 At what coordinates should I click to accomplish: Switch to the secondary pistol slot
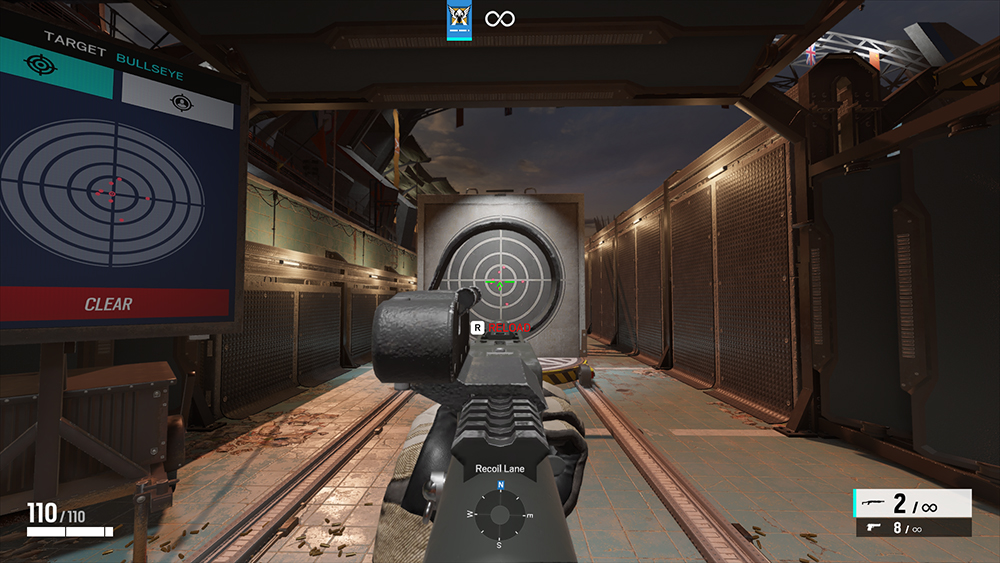pyautogui.click(x=911, y=528)
